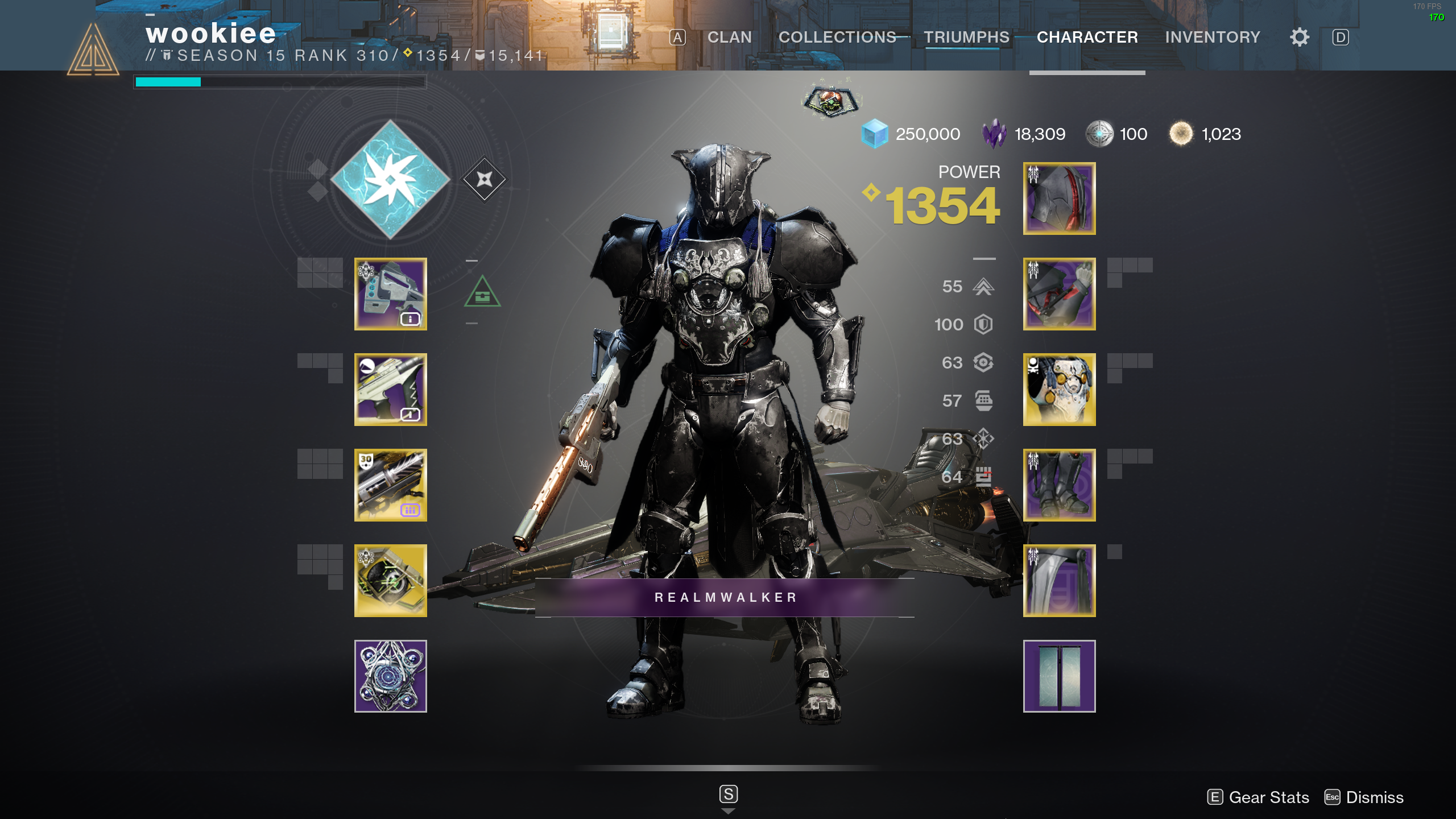Open the Arc subclass diamond

point(391,180)
